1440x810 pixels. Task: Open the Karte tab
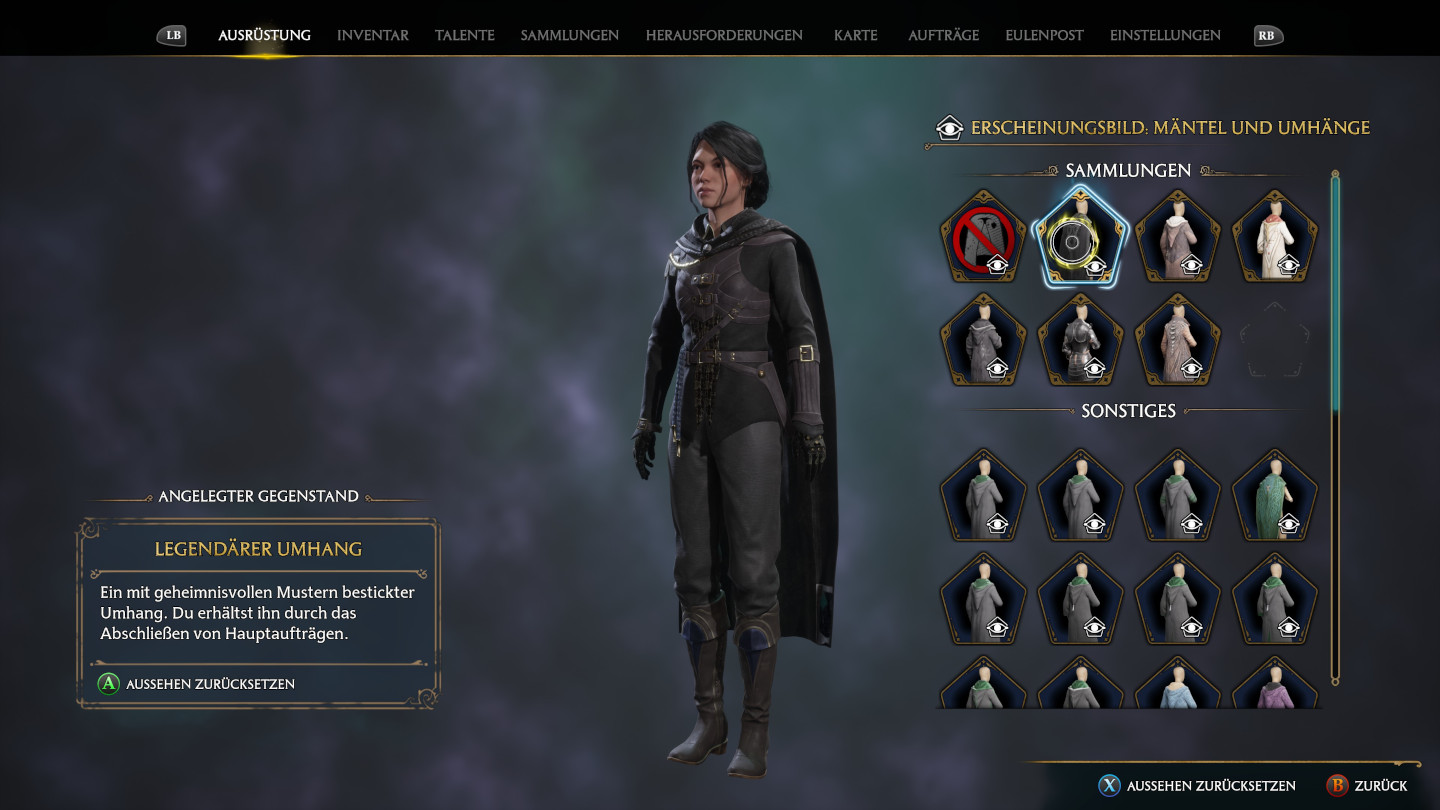point(855,35)
